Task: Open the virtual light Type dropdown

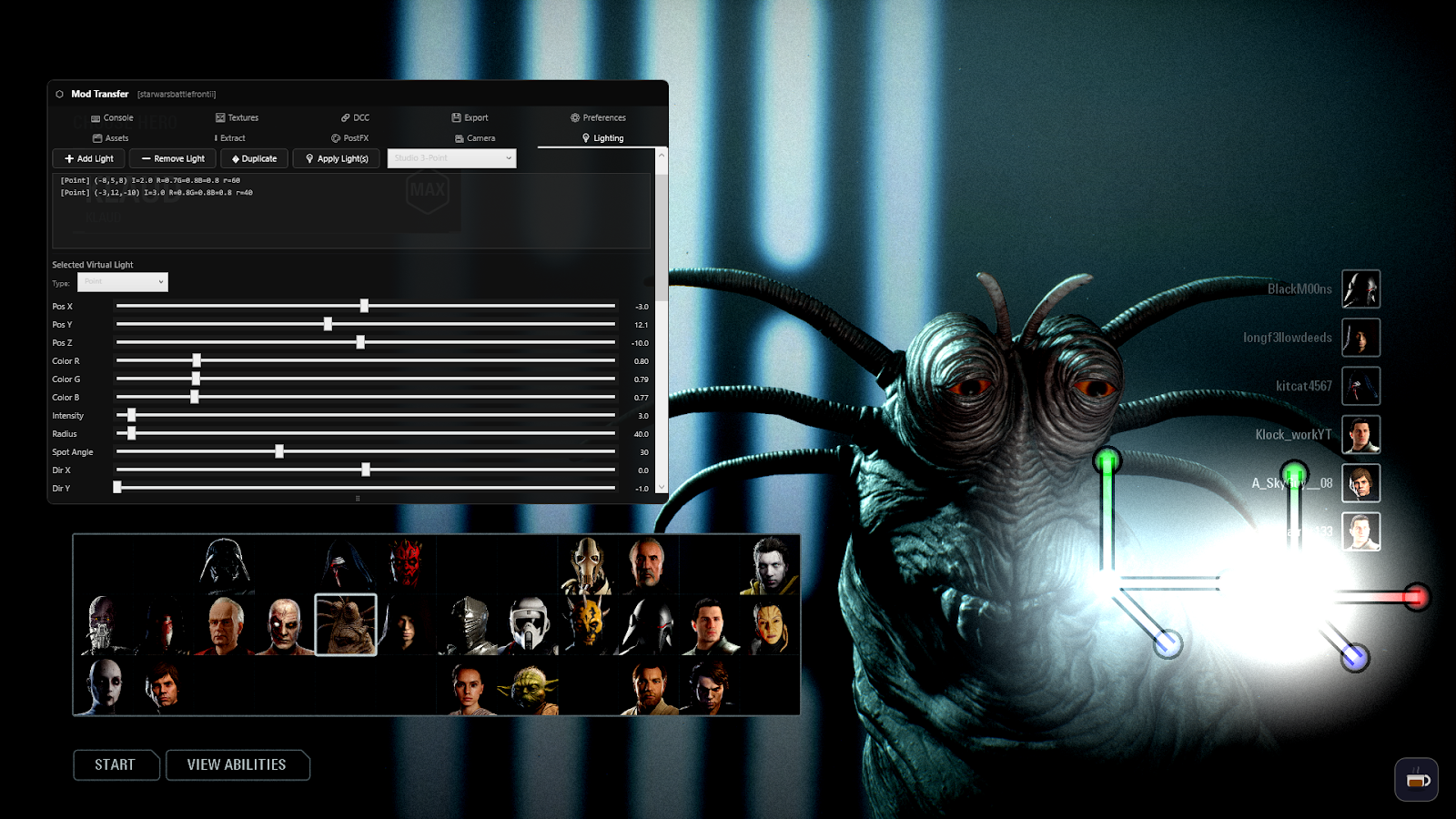Action: (x=122, y=282)
